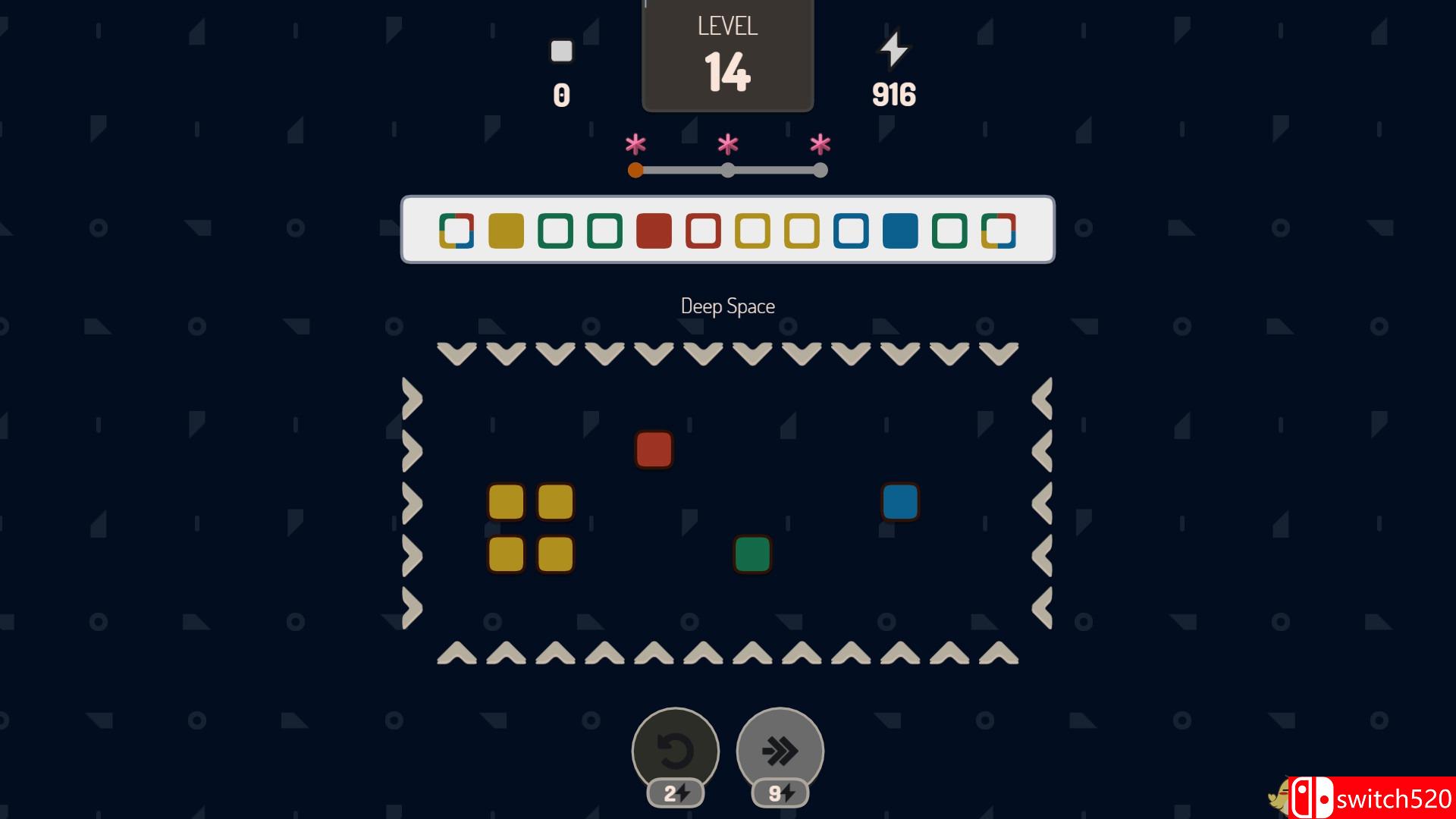1456x819 pixels.
Task: Select the white square counter icon
Action: pos(562,51)
